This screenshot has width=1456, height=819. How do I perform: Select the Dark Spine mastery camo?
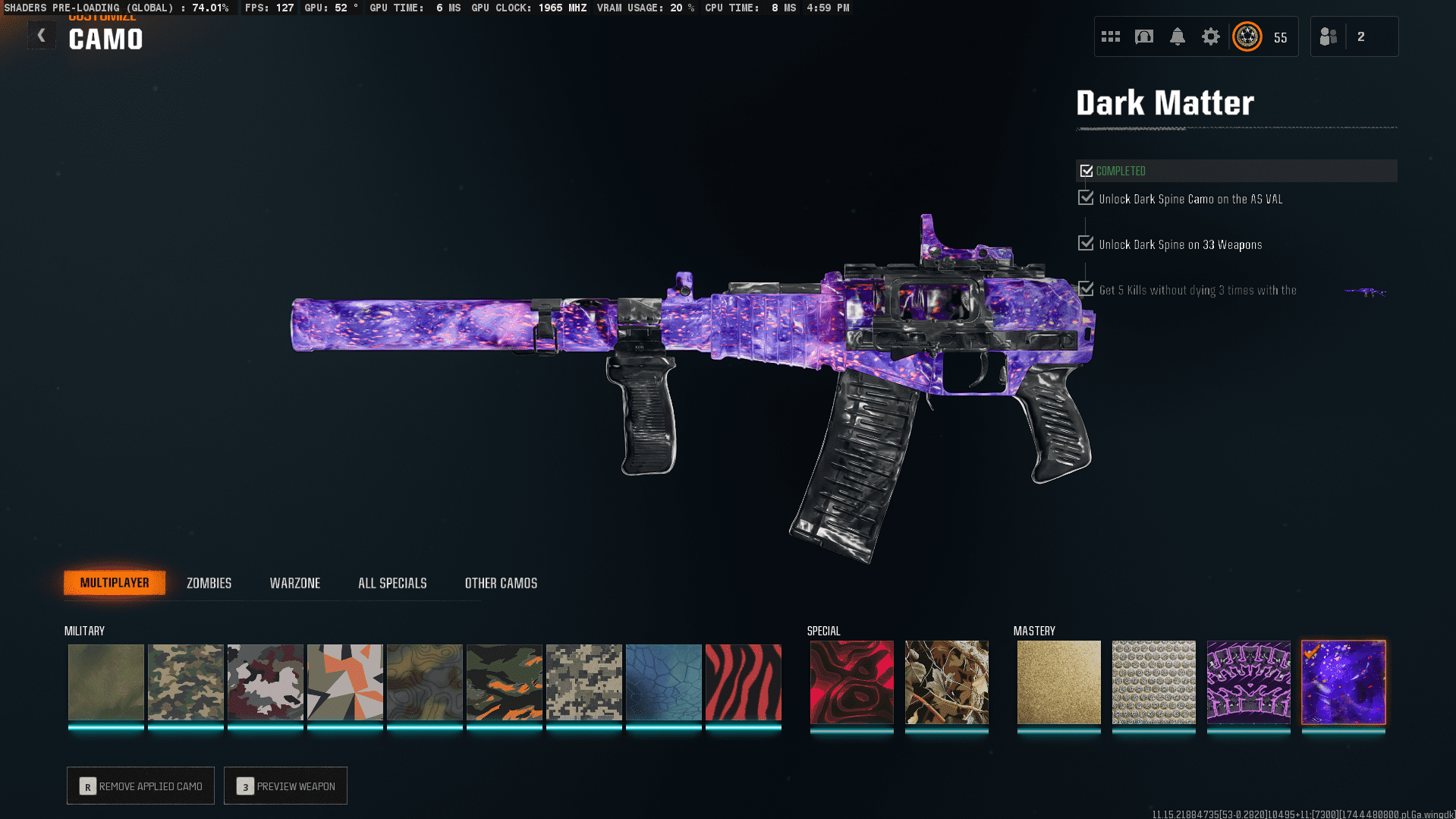(x=1248, y=682)
